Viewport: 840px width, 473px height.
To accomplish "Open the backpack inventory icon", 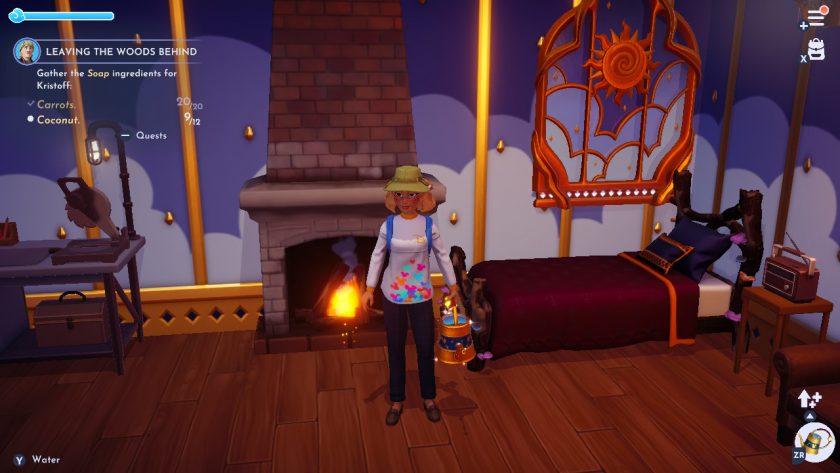I will click(816, 49).
